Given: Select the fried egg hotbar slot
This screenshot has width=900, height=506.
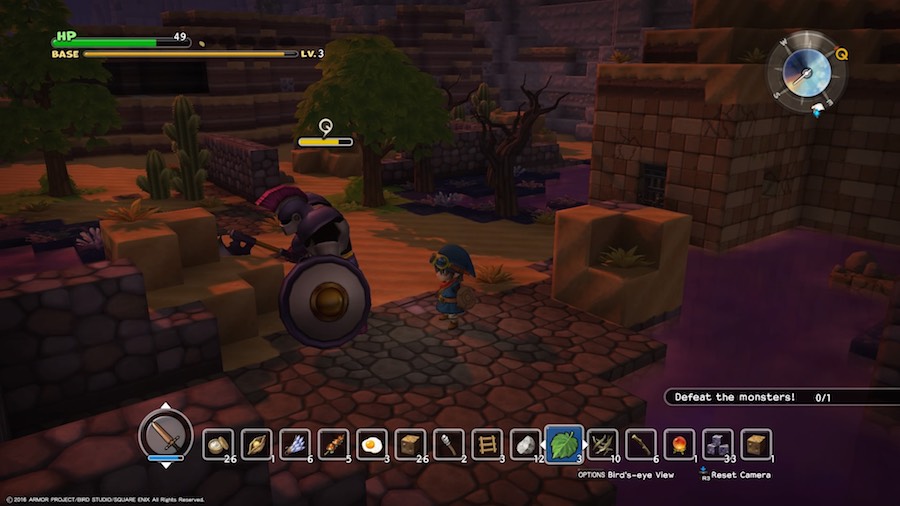Looking at the screenshot, I should [373, 443].
